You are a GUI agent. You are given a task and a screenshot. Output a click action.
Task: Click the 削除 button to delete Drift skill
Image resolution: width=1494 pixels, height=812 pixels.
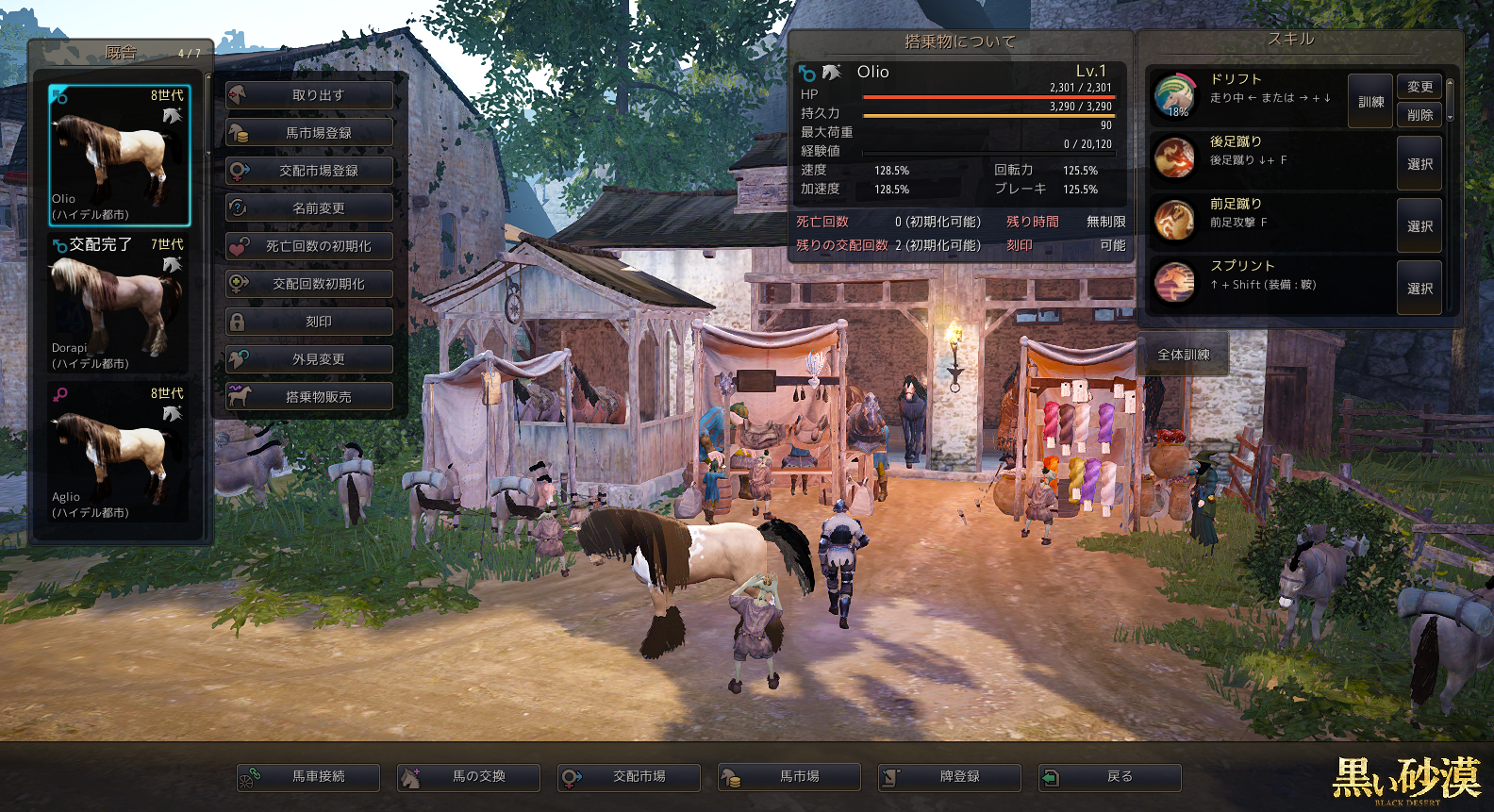1419,115
